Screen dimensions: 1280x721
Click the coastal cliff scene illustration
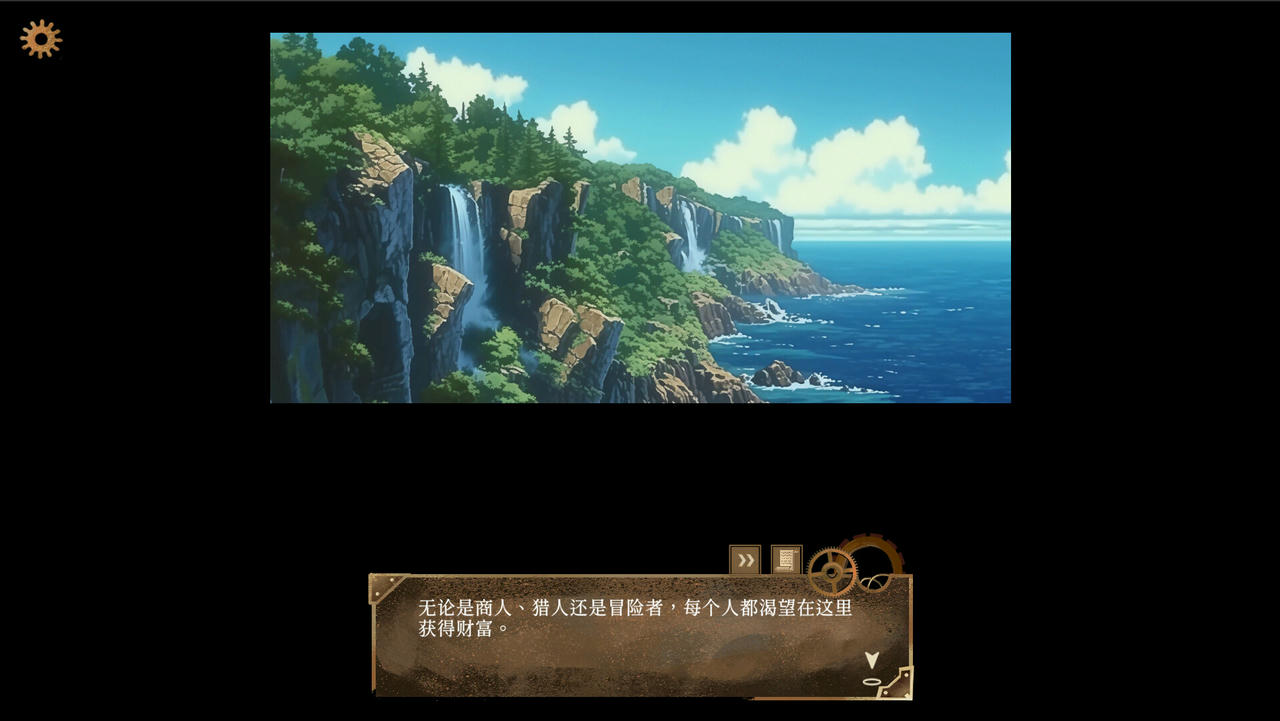(x=640, y=217)
